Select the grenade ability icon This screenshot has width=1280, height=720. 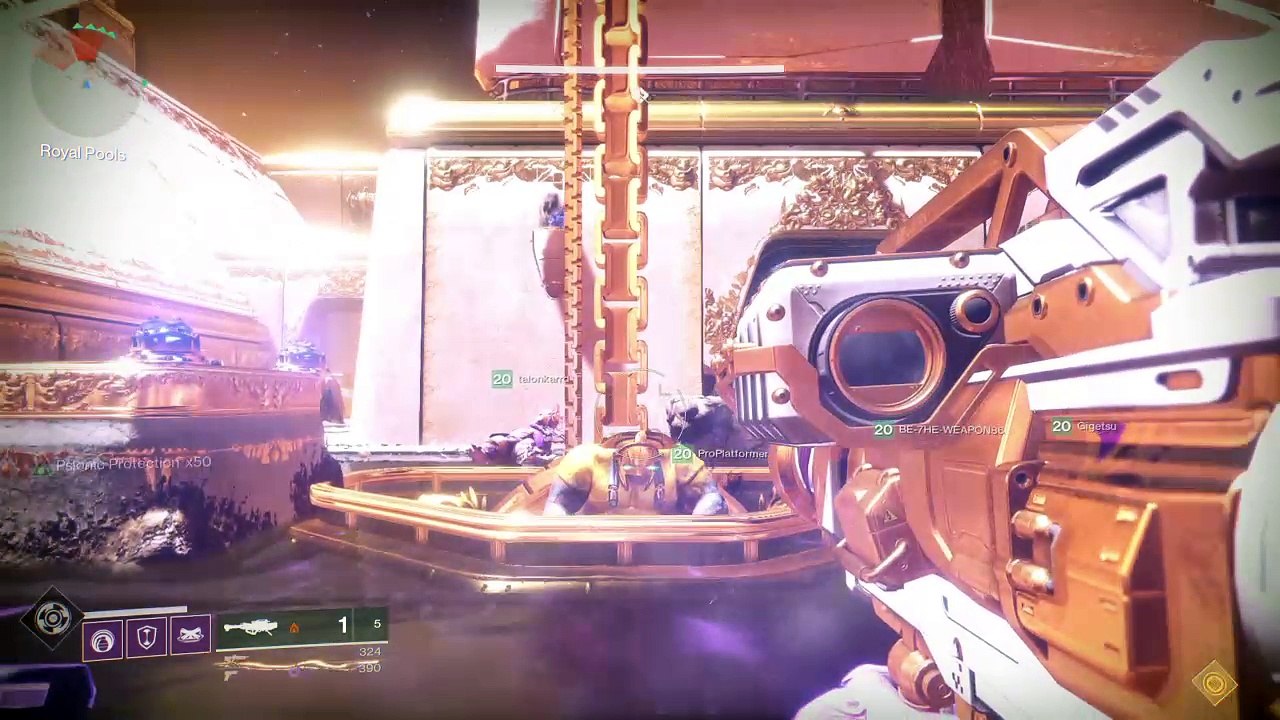[x=103, y=639]
